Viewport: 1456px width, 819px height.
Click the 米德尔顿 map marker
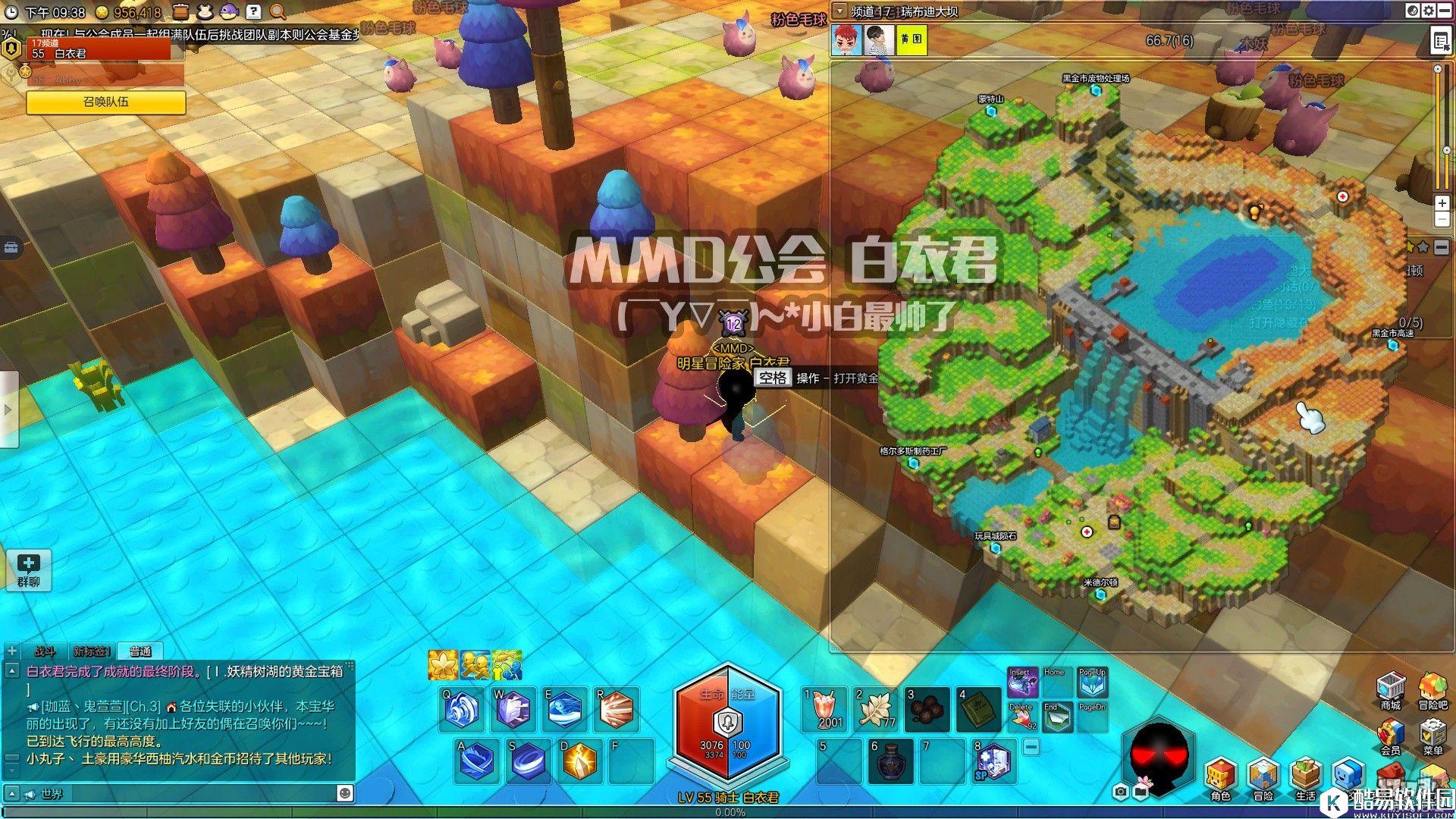[x=1101, y=595]
